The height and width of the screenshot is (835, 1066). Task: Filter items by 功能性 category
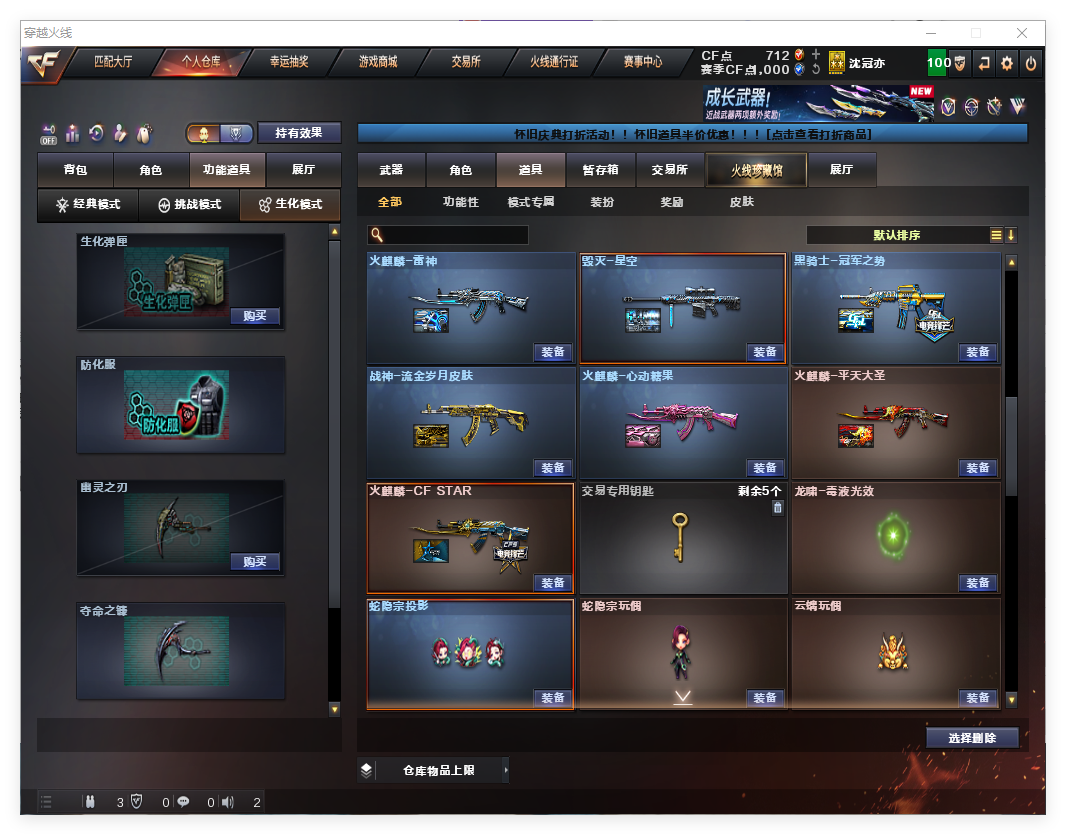coord(460,202)
